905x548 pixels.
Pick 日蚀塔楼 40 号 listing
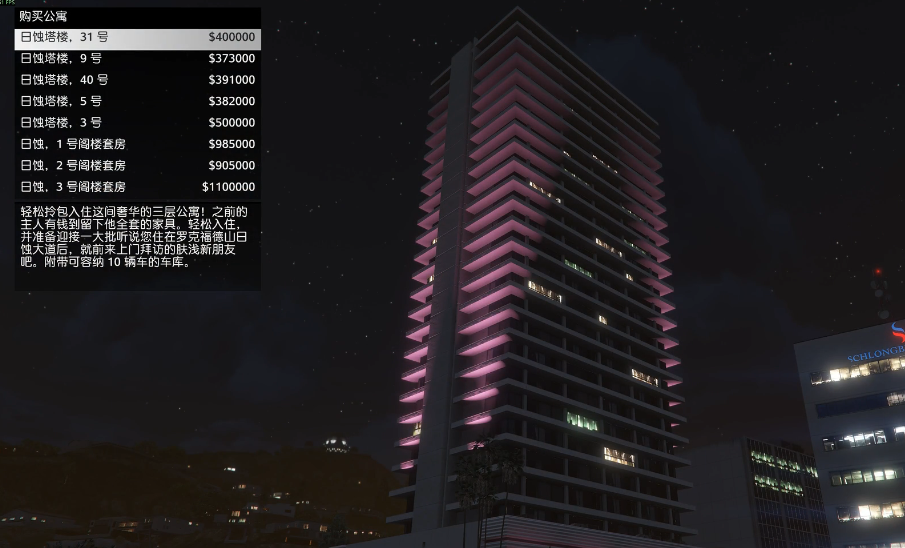[137, 80]
